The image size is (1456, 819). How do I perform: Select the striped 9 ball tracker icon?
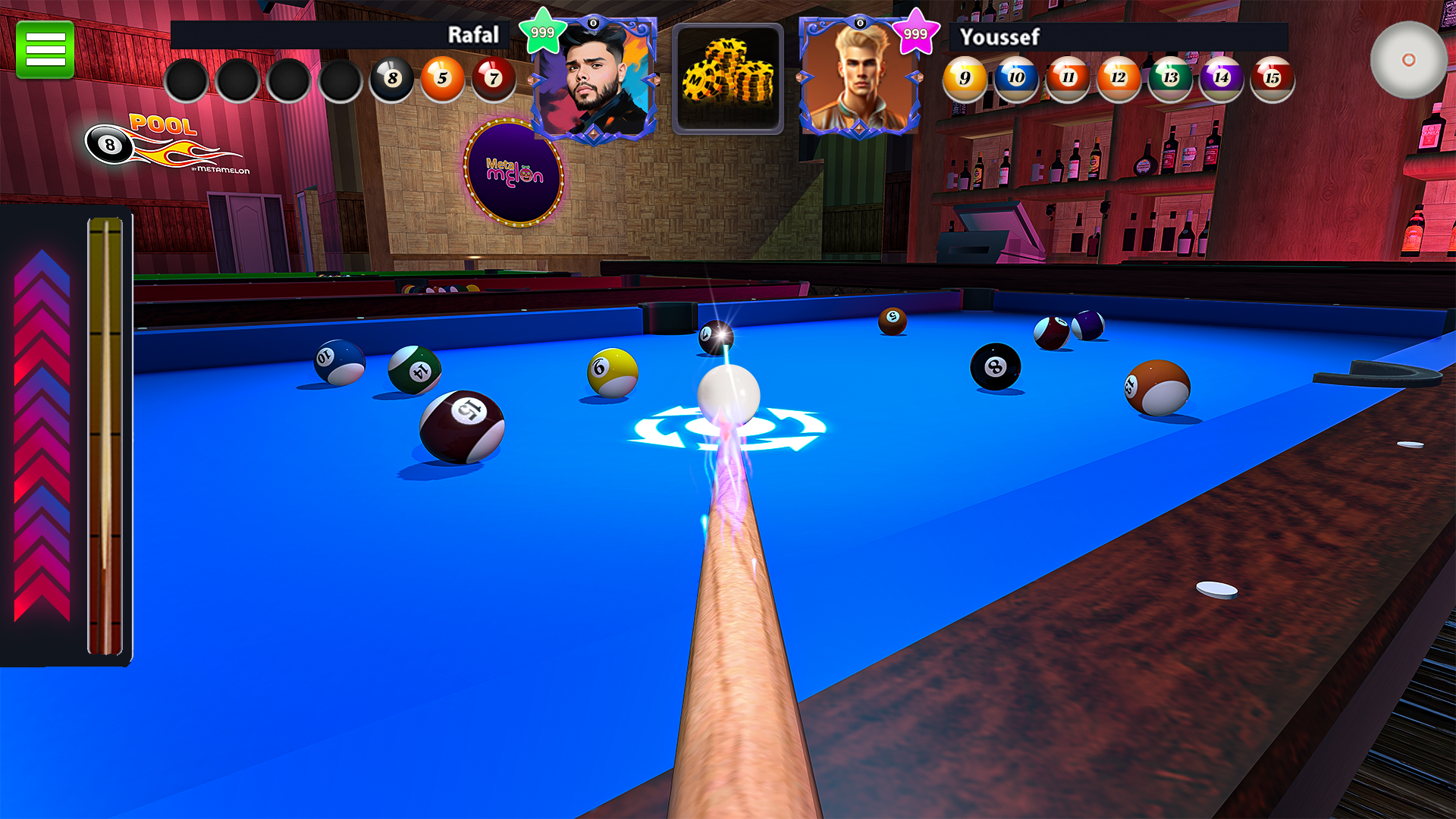pos(964,78)
